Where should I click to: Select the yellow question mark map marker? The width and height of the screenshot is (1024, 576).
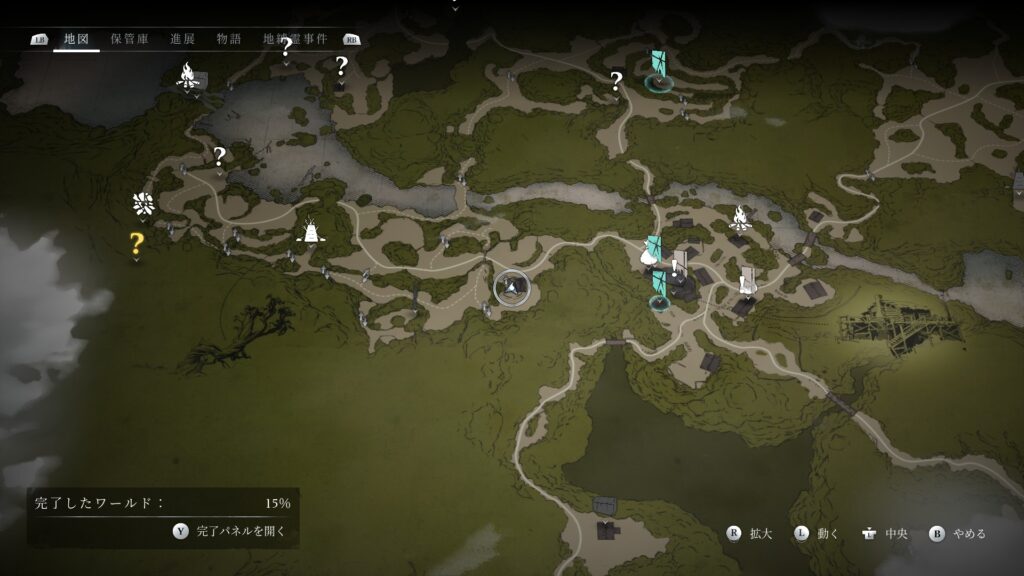tap(137, 242)
